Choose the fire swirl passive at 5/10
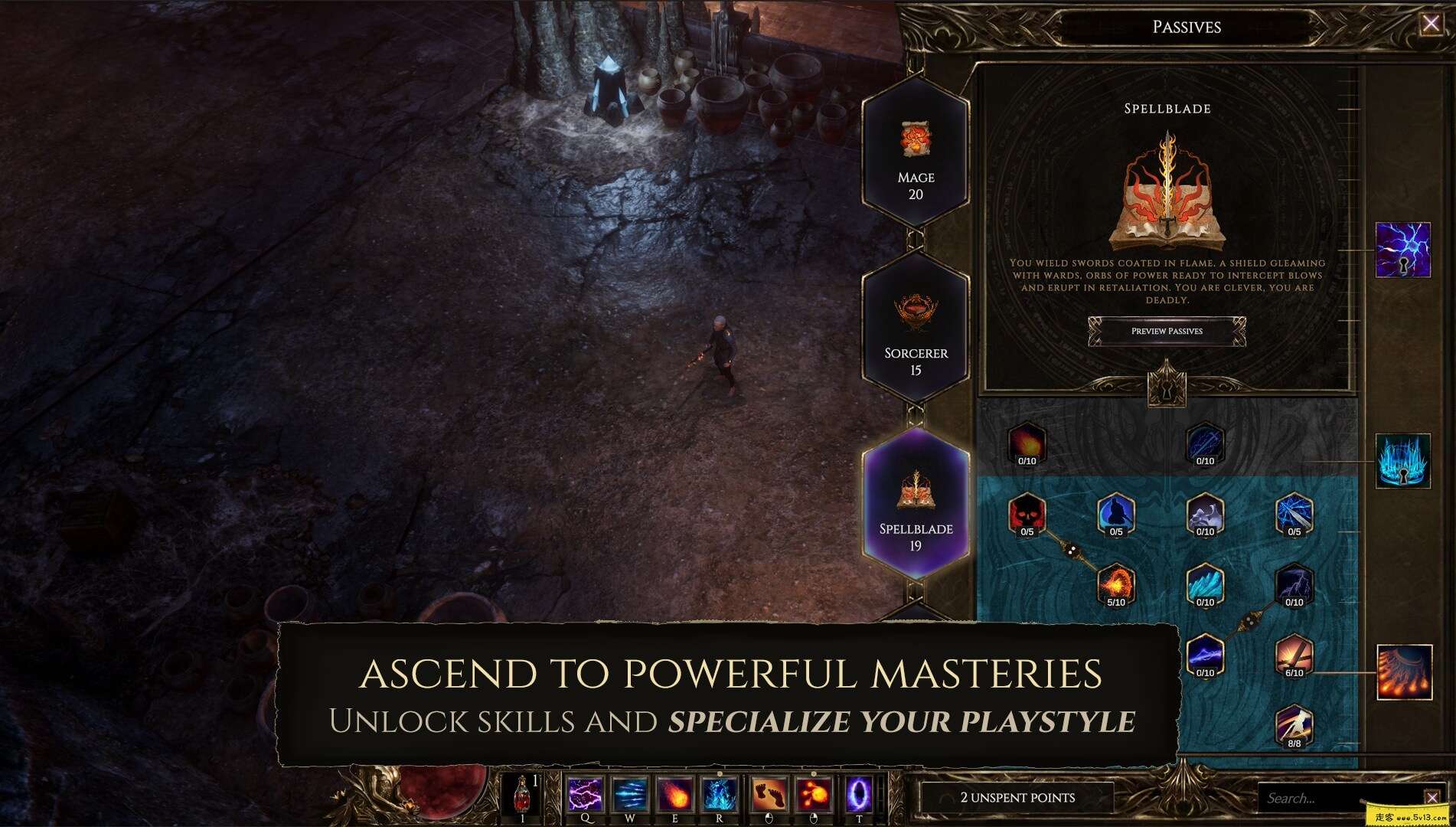 tap(1115, 583)
